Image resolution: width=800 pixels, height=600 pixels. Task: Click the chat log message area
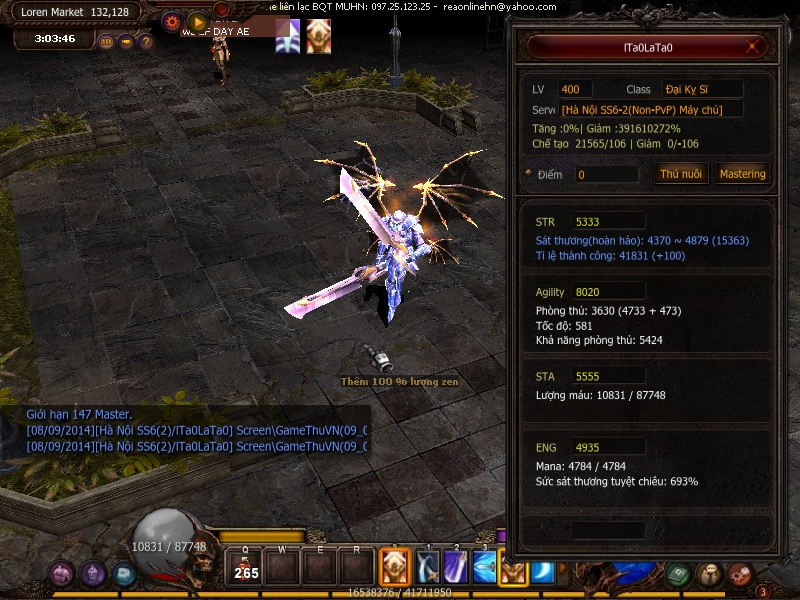click(196, 432)
